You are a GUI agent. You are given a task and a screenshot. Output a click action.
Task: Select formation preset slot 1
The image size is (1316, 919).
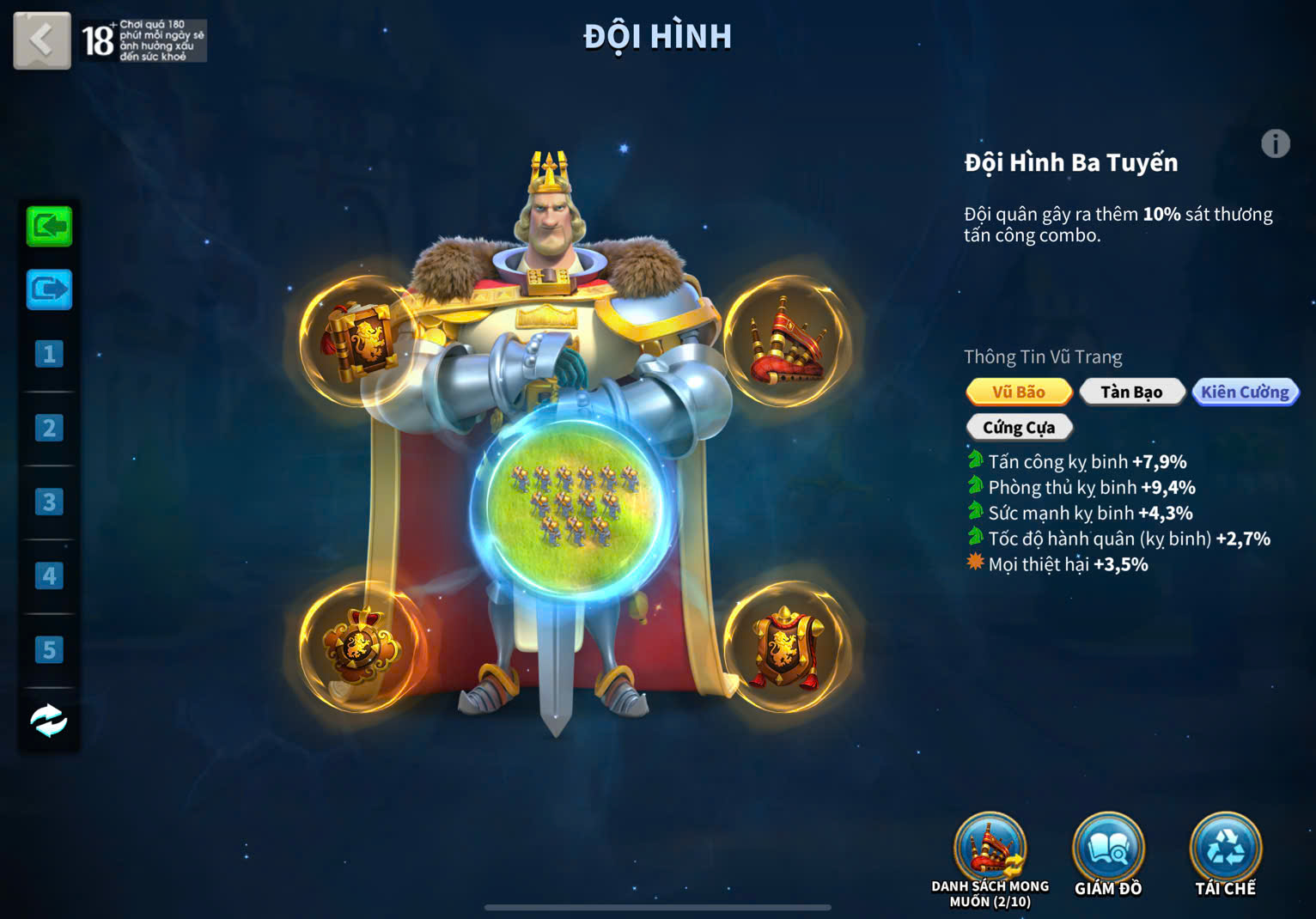pyautogui.click(x=49, y=354)
